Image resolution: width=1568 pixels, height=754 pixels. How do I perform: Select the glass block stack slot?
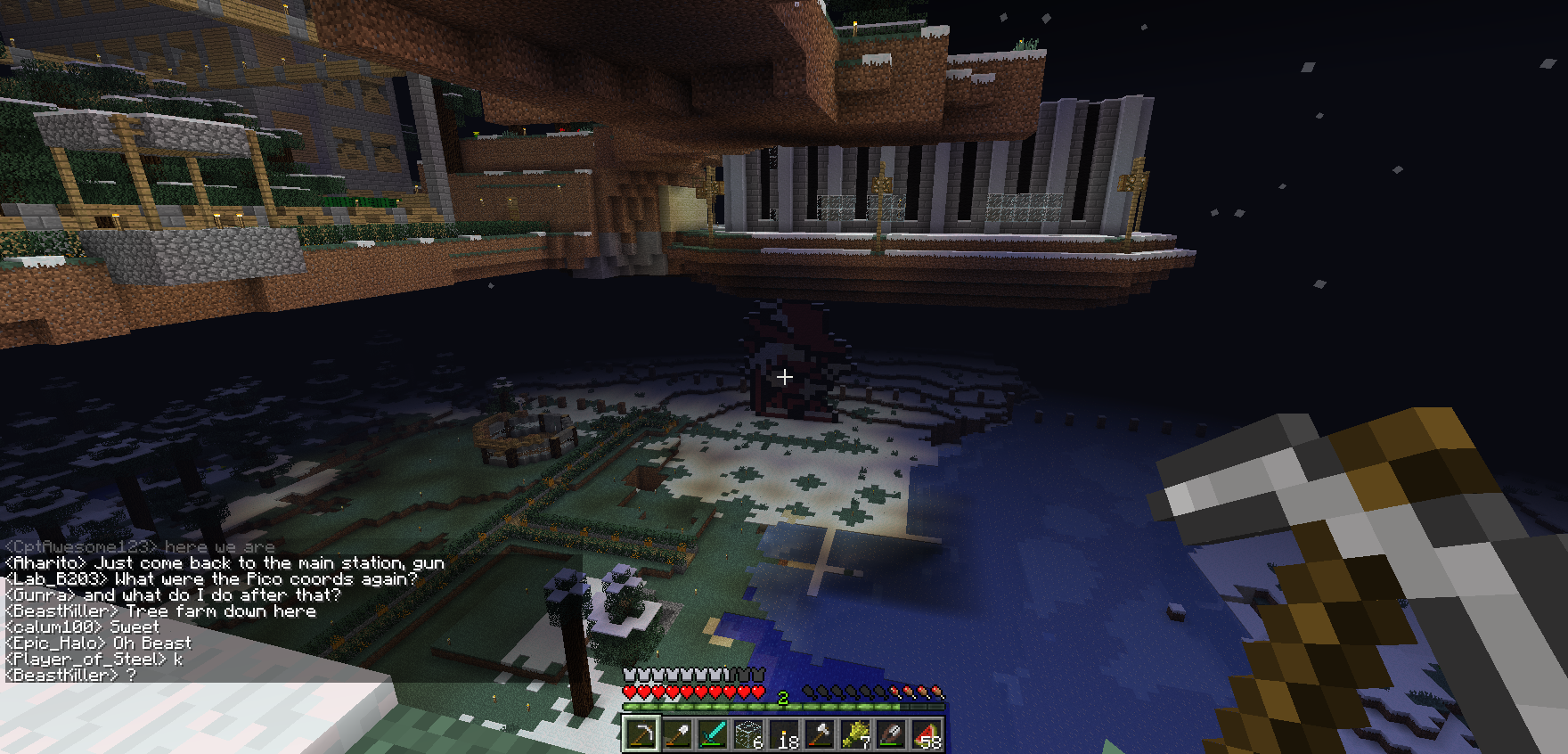(x=748, y=734)
